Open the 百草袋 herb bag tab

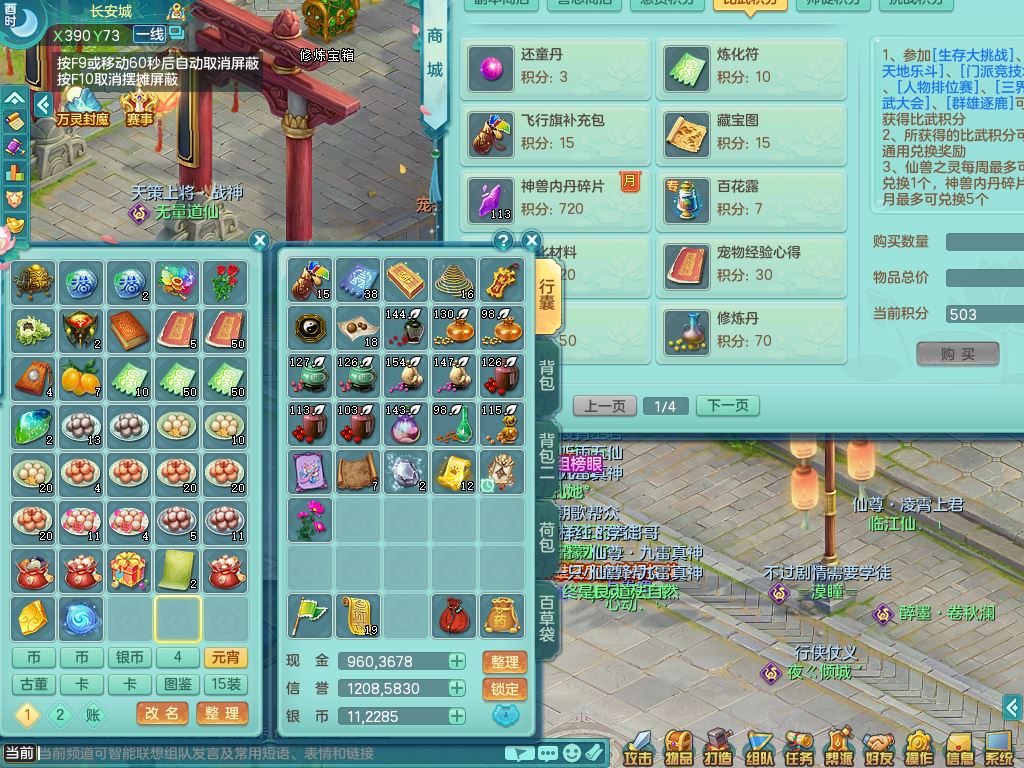(547, 620)
